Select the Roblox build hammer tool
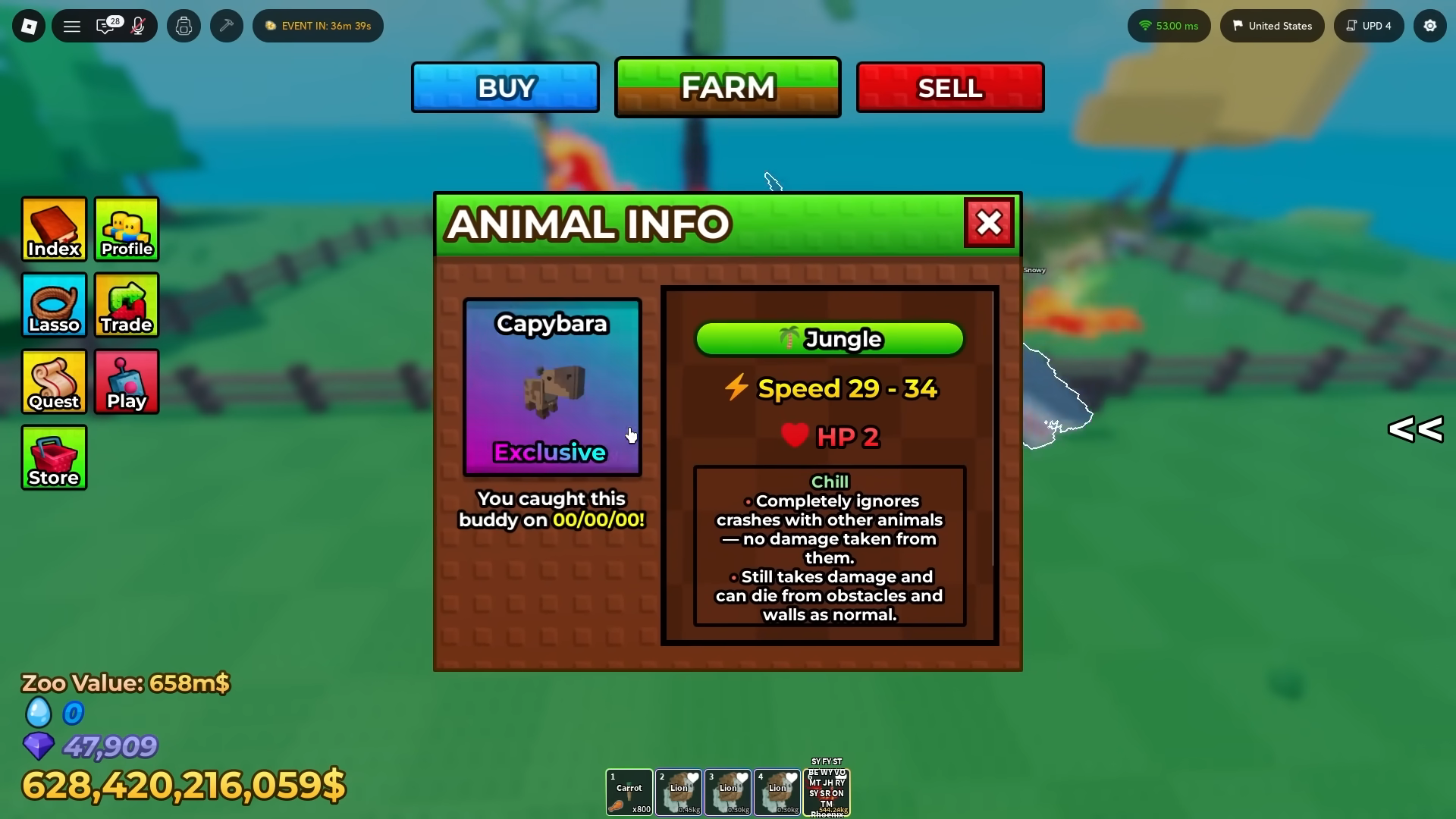This screenshot has height=819, width=1456. coord(226,25)
